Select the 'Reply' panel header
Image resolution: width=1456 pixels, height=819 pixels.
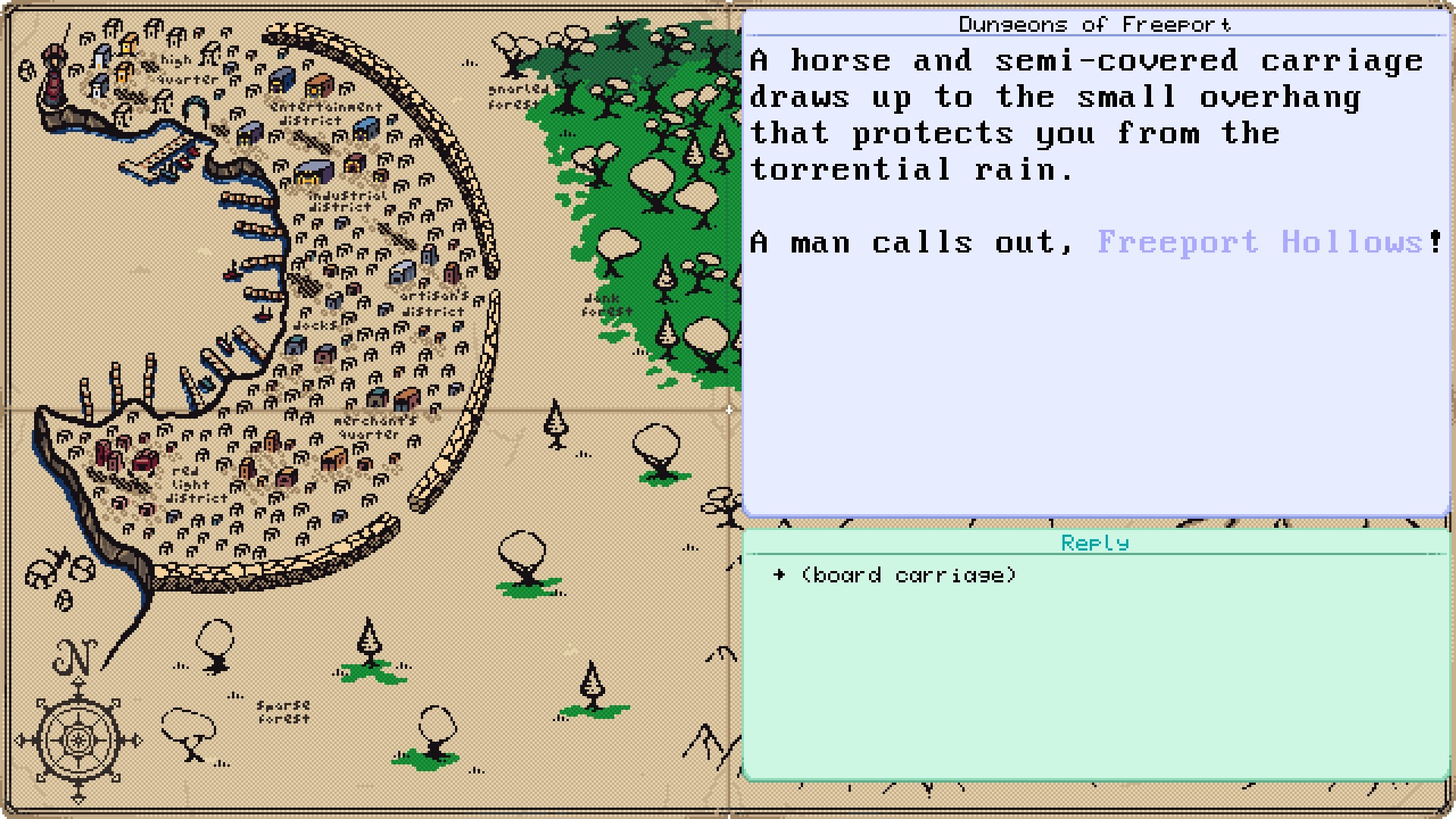[1095, 542]
